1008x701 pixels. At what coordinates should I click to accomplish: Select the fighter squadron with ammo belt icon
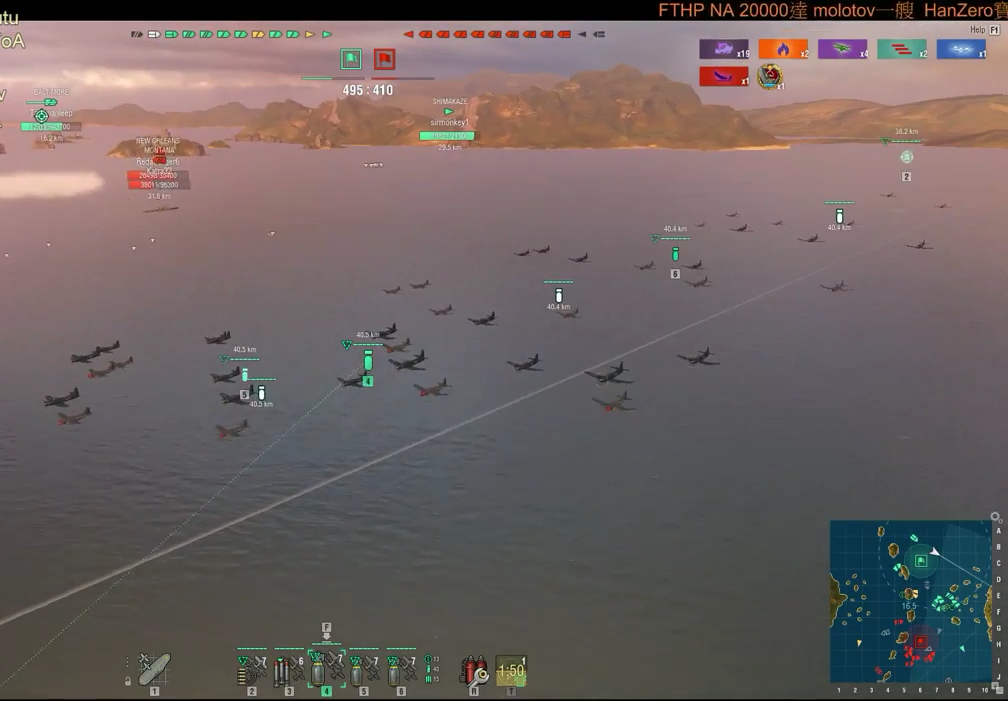(252, 670)
